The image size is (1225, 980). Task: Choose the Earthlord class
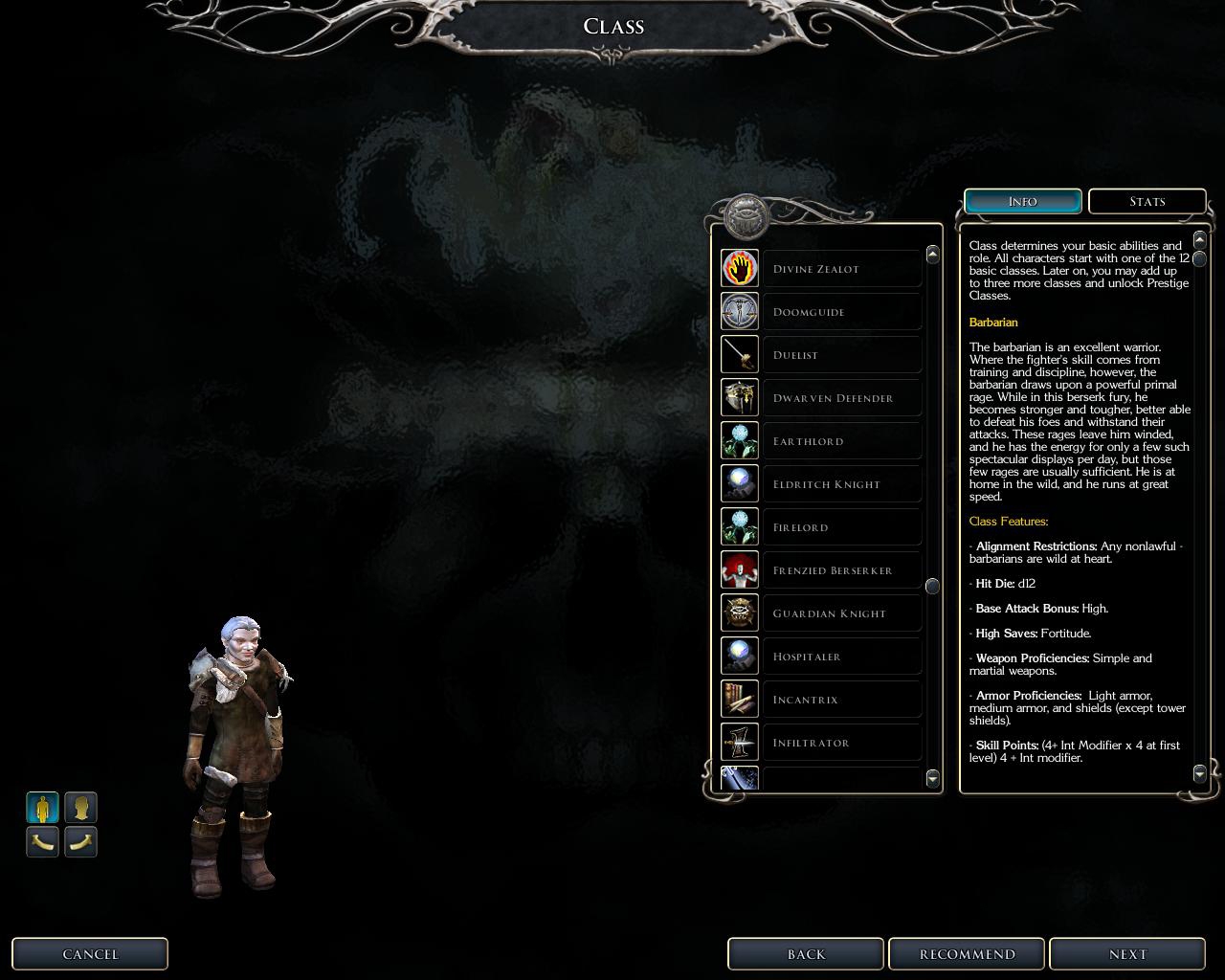pyautogui.click(x=841, y=441)
